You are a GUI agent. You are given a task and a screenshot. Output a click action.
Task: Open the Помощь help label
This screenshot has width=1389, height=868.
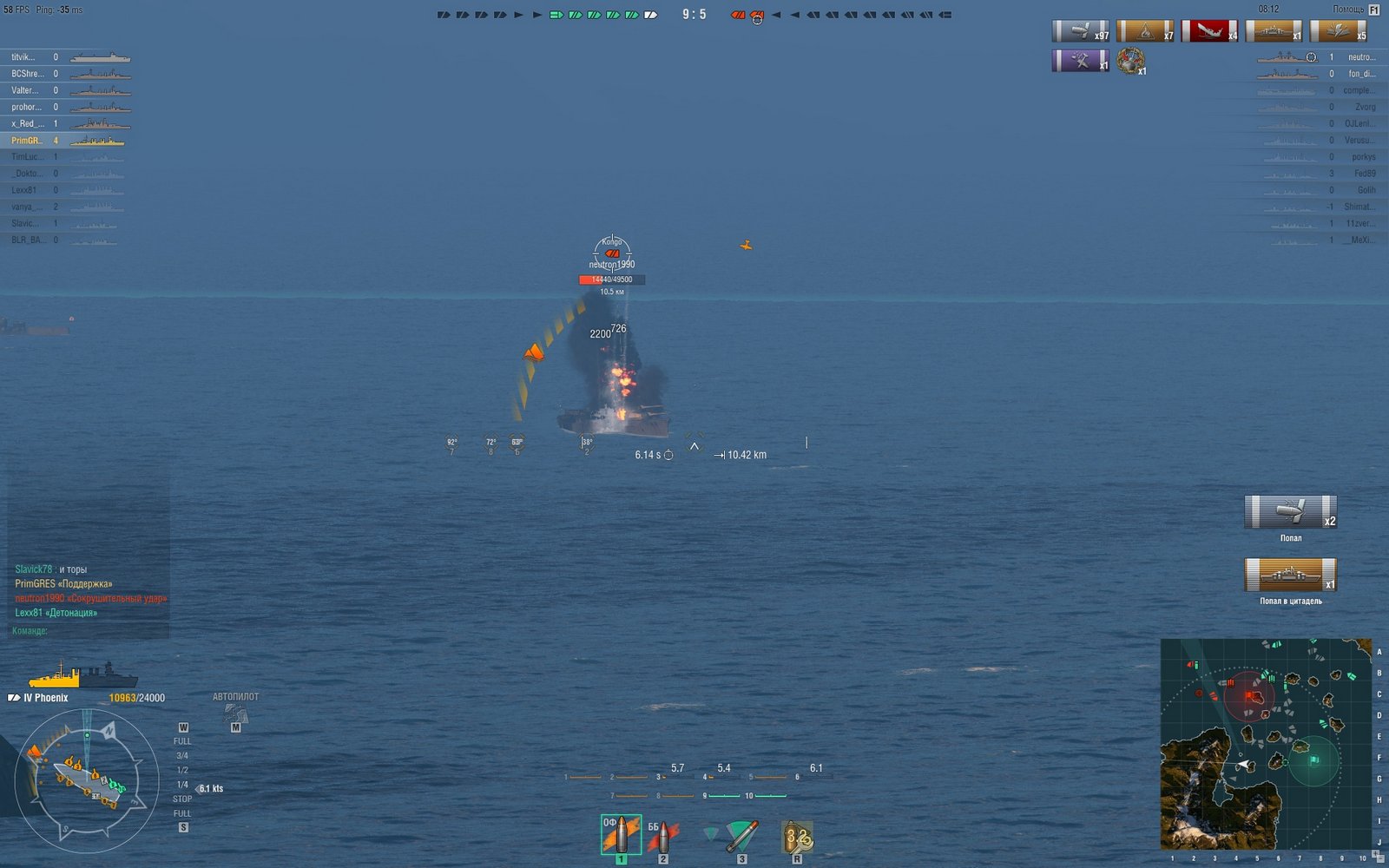1348,10
